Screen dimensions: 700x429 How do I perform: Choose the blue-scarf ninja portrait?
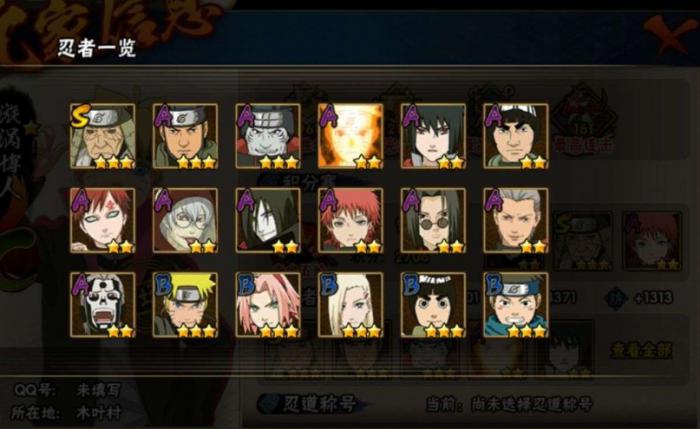point(516,304)
